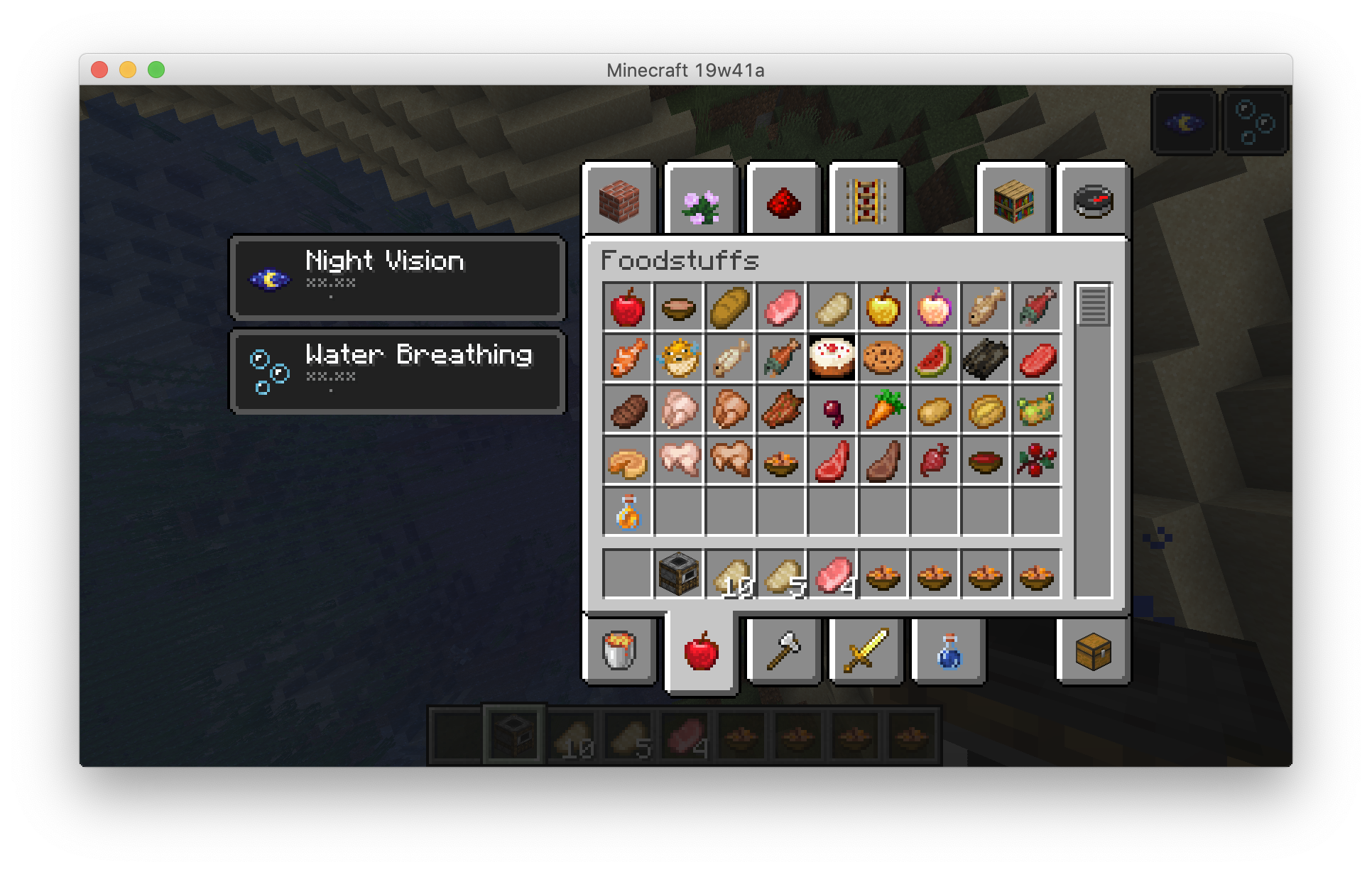Grab the cookie from the food list
Image resolution: width=1372 pixels, height=872 pixels.
tap(883, 358)
